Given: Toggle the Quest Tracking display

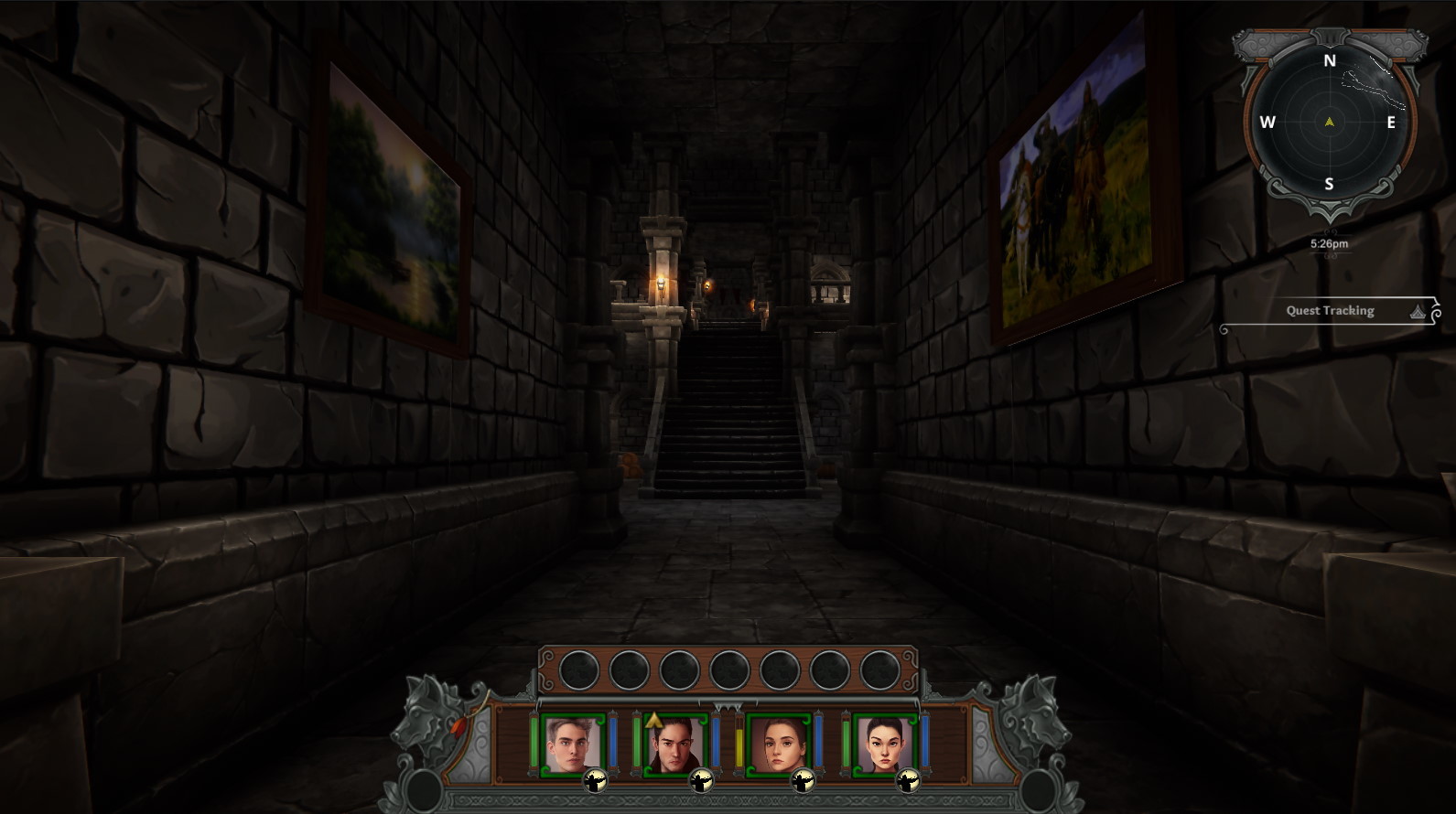Looking at the screenshot, I should 1329,311.
